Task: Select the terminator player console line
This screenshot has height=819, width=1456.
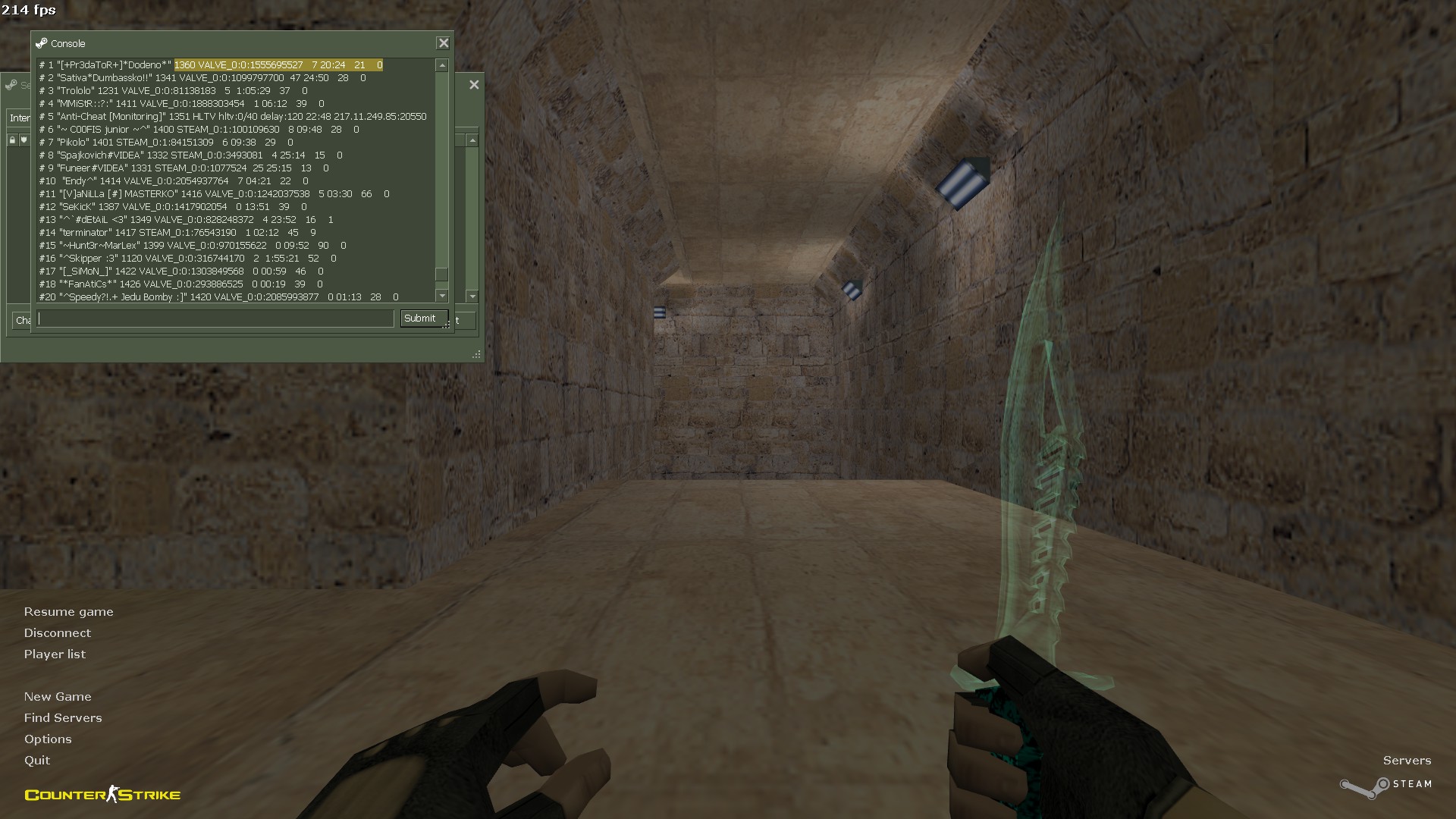Action: [x=177, y=233]
